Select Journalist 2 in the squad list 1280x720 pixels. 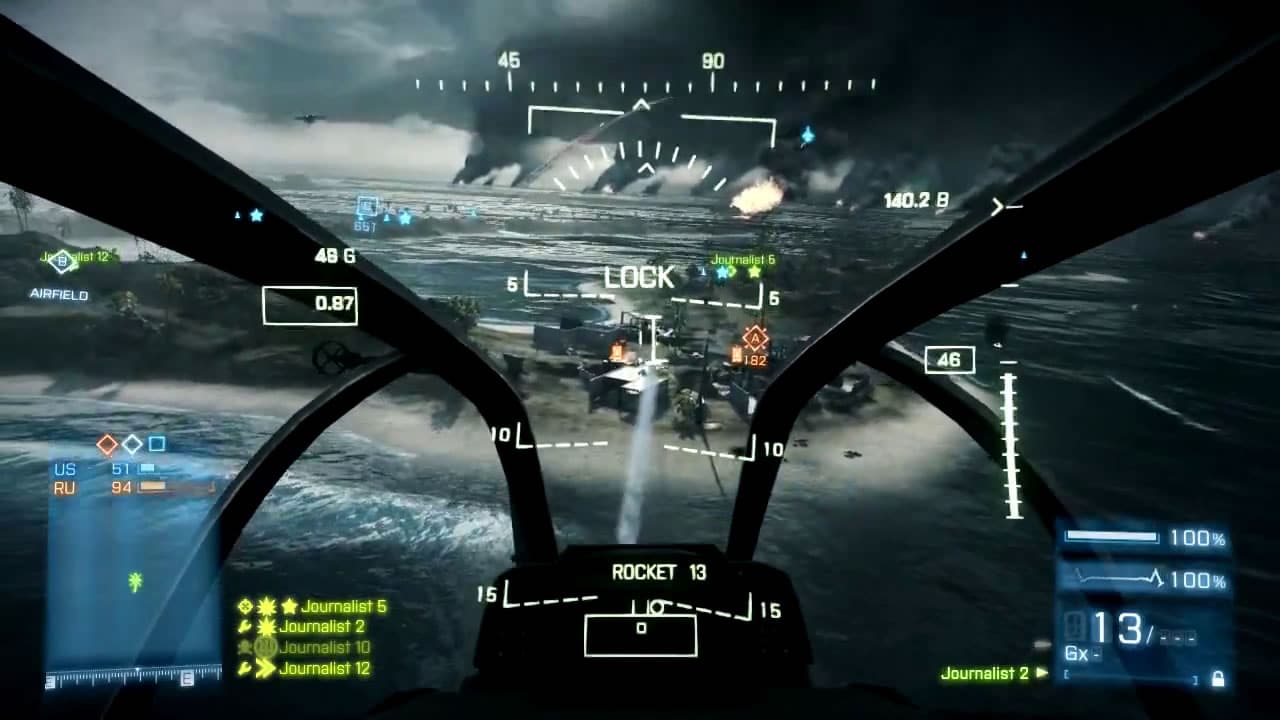click(322, 627)
